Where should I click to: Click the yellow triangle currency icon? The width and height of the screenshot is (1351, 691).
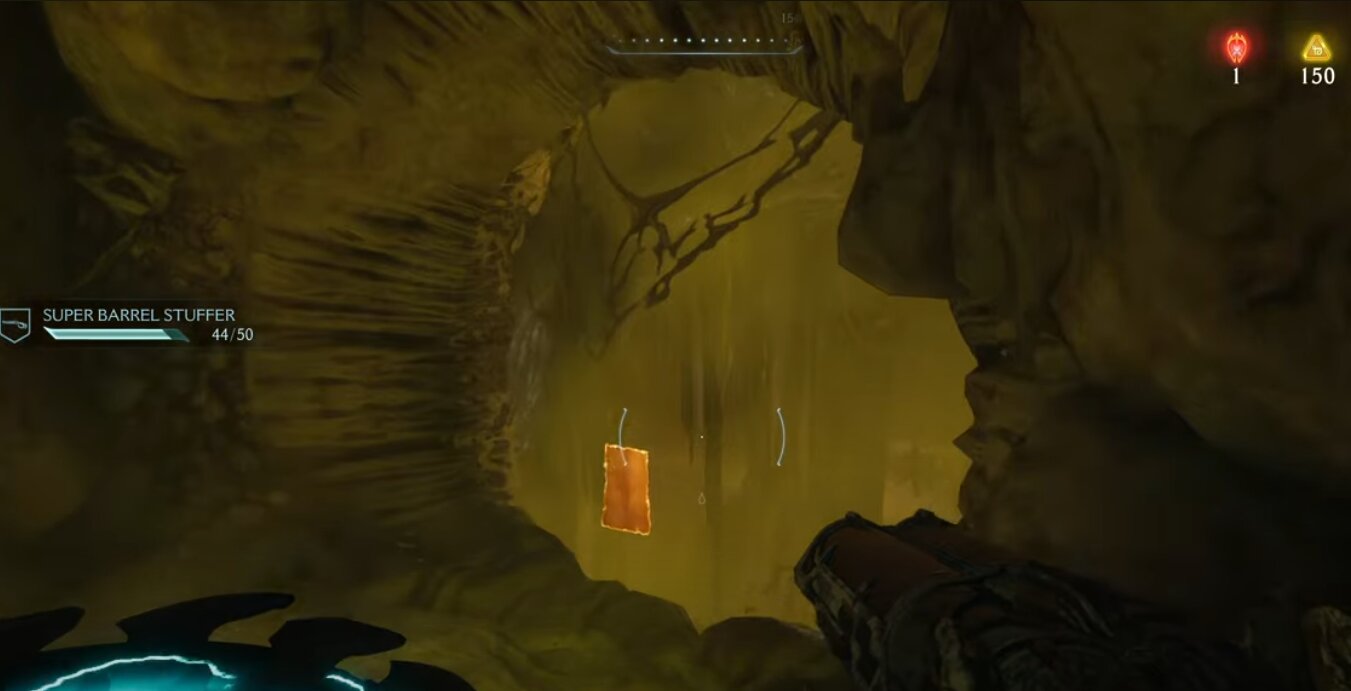click(x=1316, y=48)
